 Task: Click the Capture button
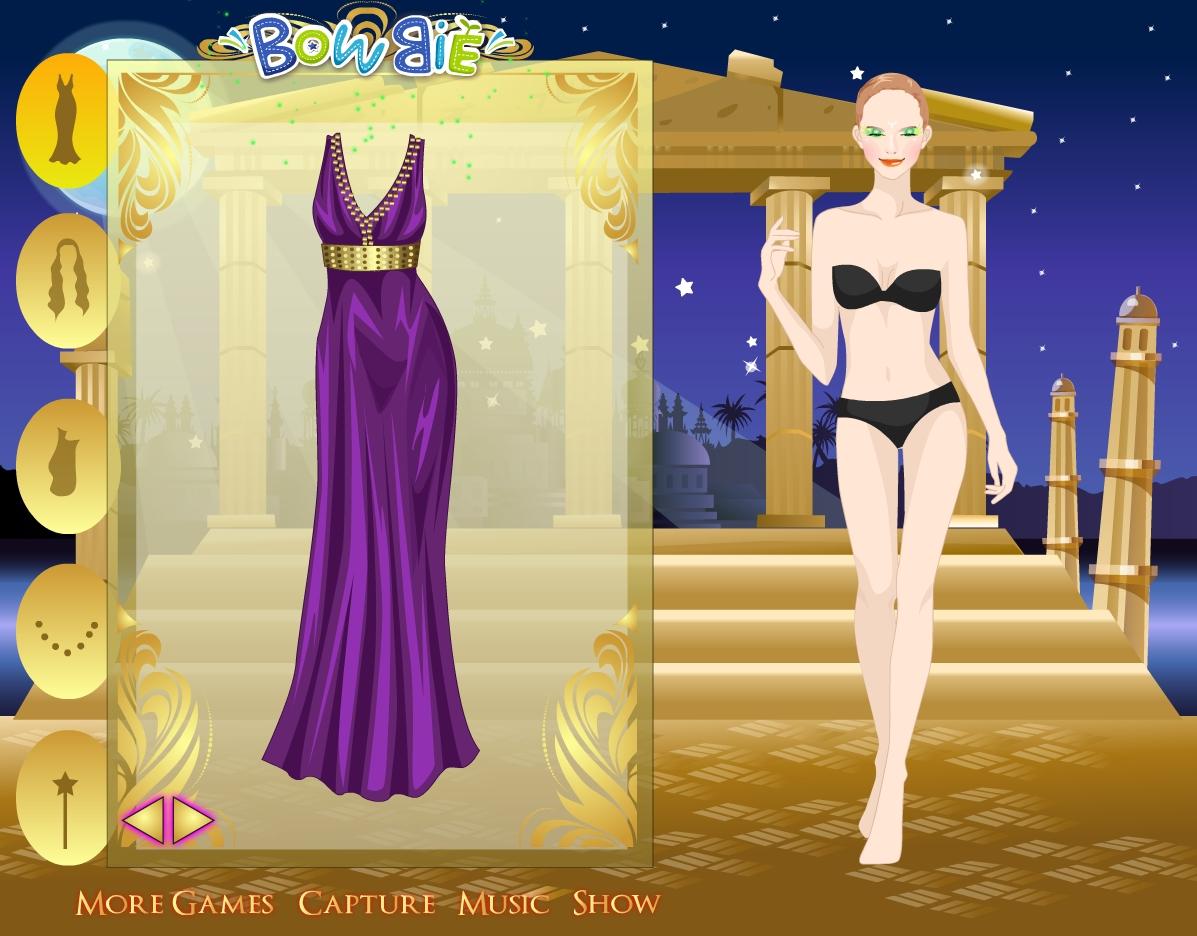pyautogui.click(x=367, y=903)
